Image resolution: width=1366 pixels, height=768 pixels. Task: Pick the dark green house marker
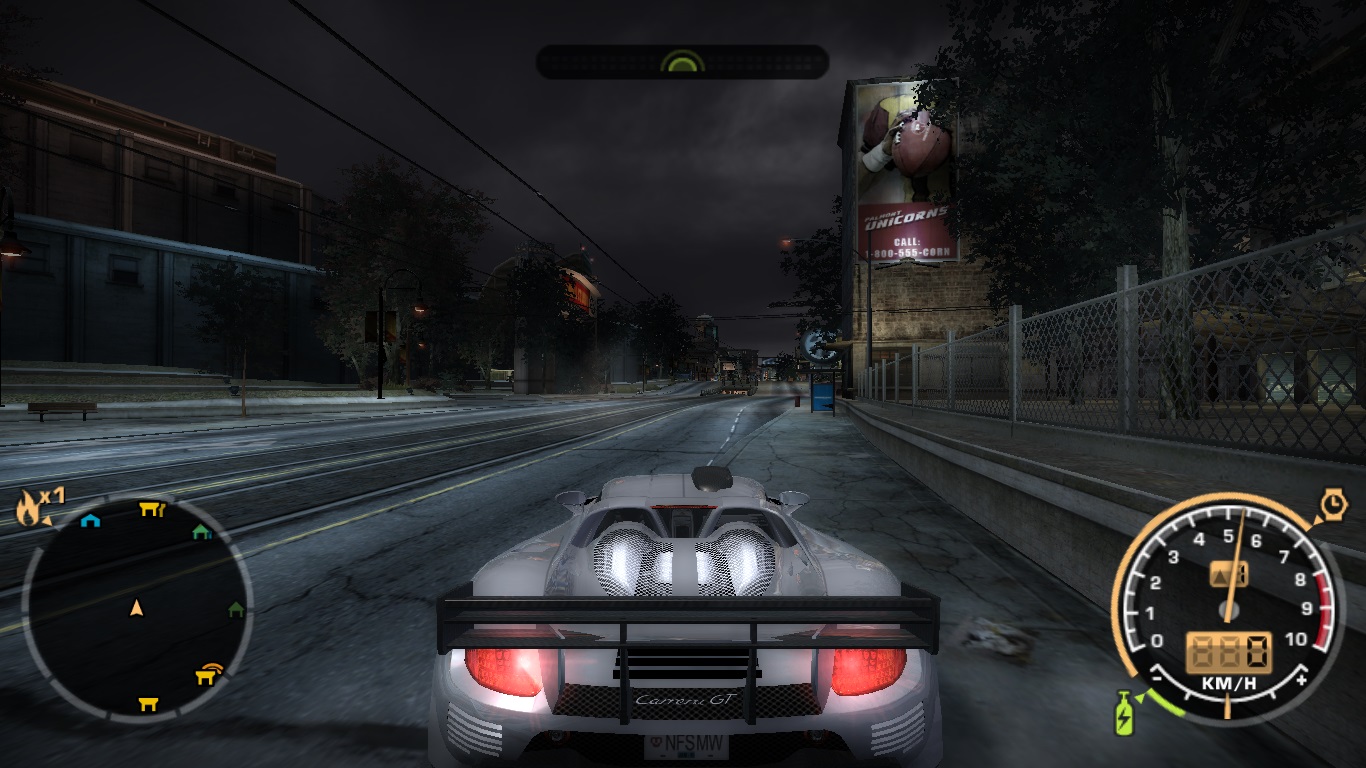(x=236, y=608)
